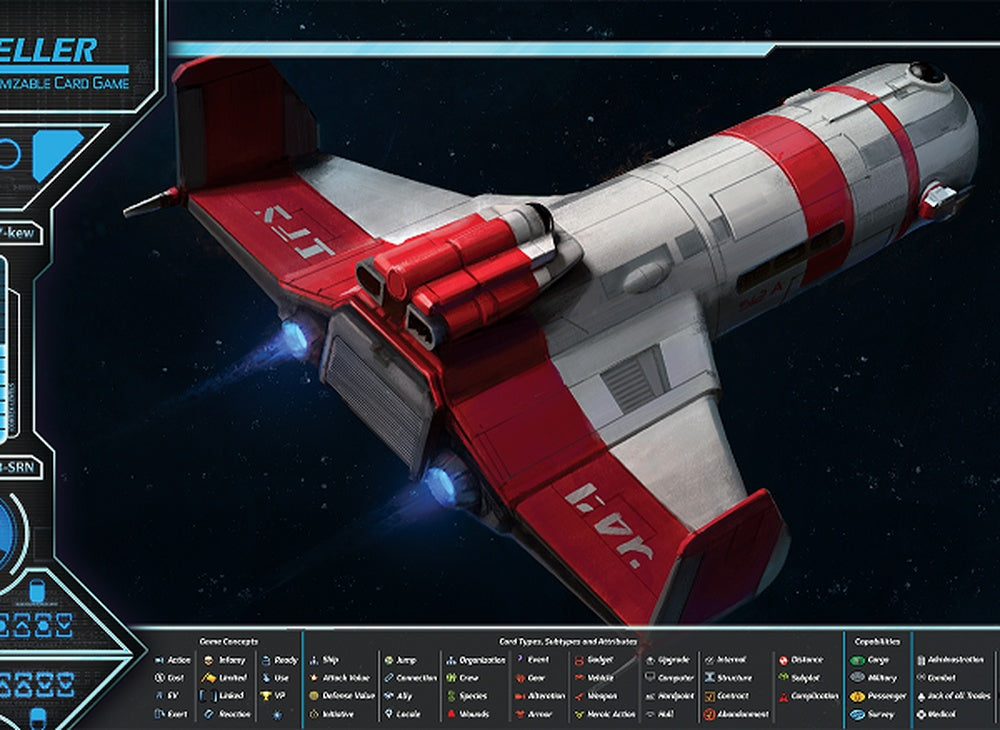
Task: Pick the Attack Value legend entry
Action: coord(338,678)
